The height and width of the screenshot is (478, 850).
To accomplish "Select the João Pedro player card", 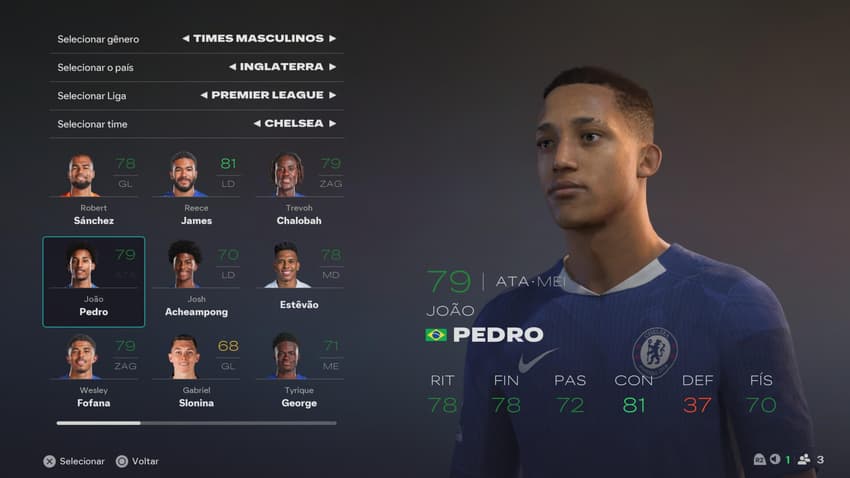I will point(93,281).
